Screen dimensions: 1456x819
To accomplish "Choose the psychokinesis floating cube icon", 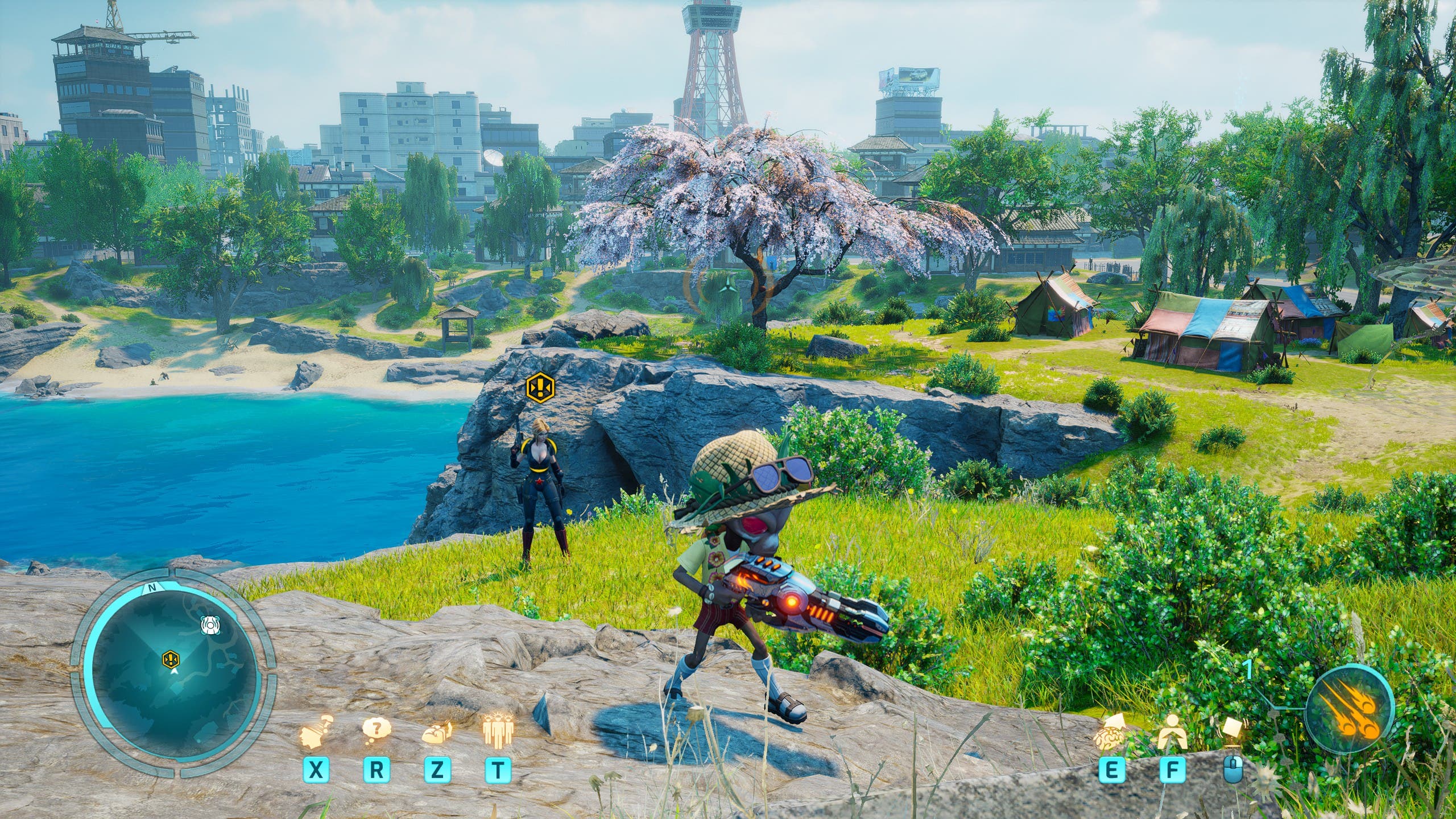I will 1232,734.
